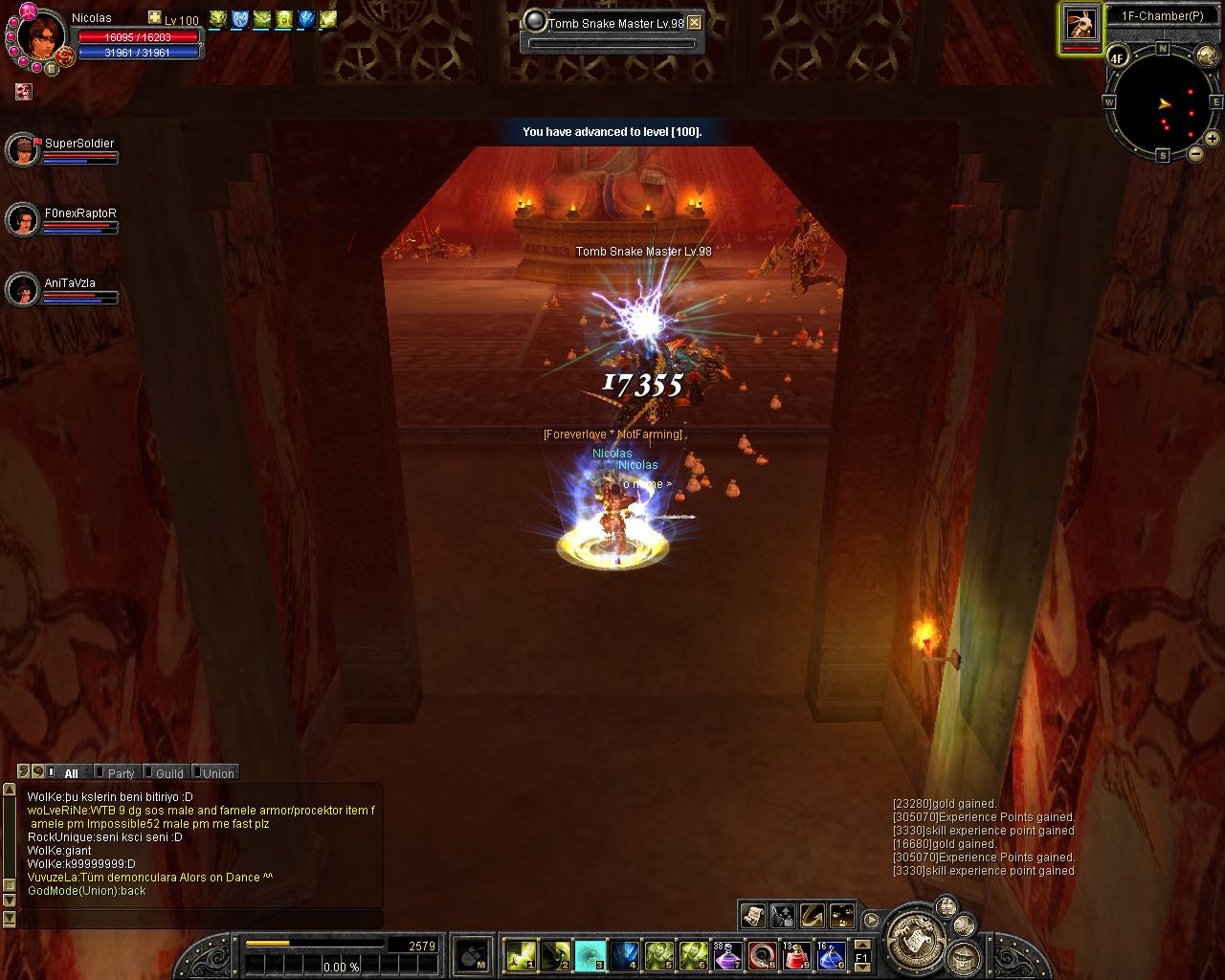Screen dimensions: 1225x980
Task: Select skill in hotbar slot 3
Action: 590,954
